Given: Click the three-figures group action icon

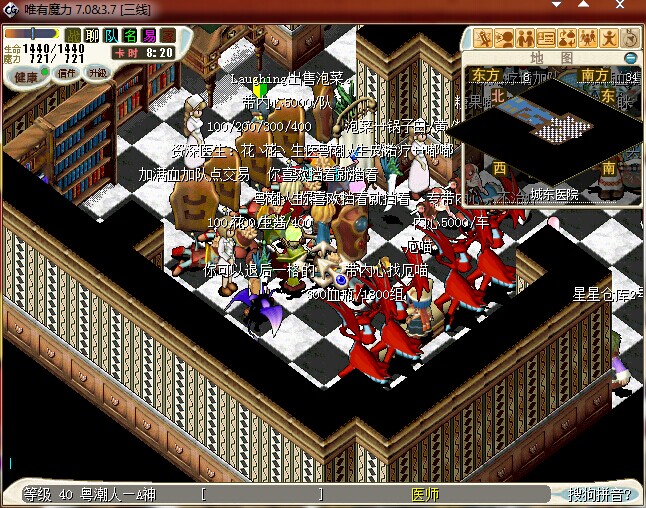Looking at the screenshot, I should pos(588,39).
